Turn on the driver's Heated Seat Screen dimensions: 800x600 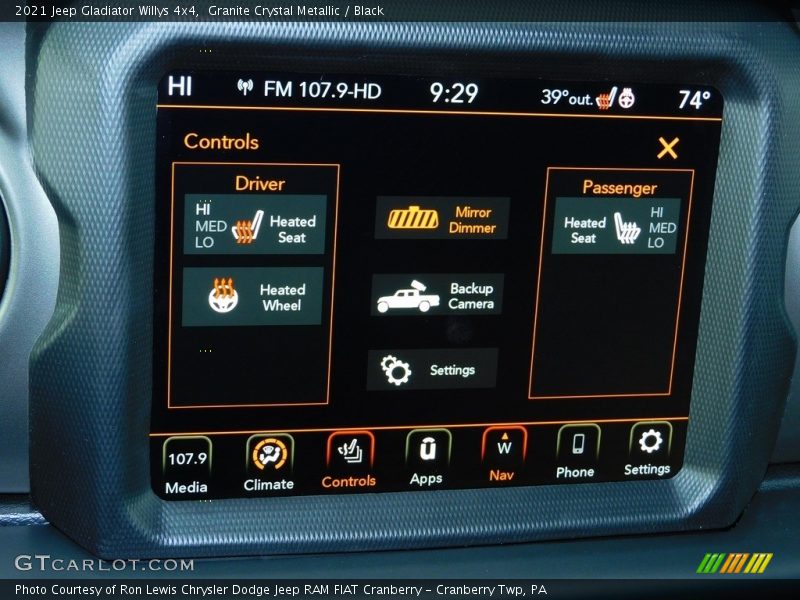255,225
